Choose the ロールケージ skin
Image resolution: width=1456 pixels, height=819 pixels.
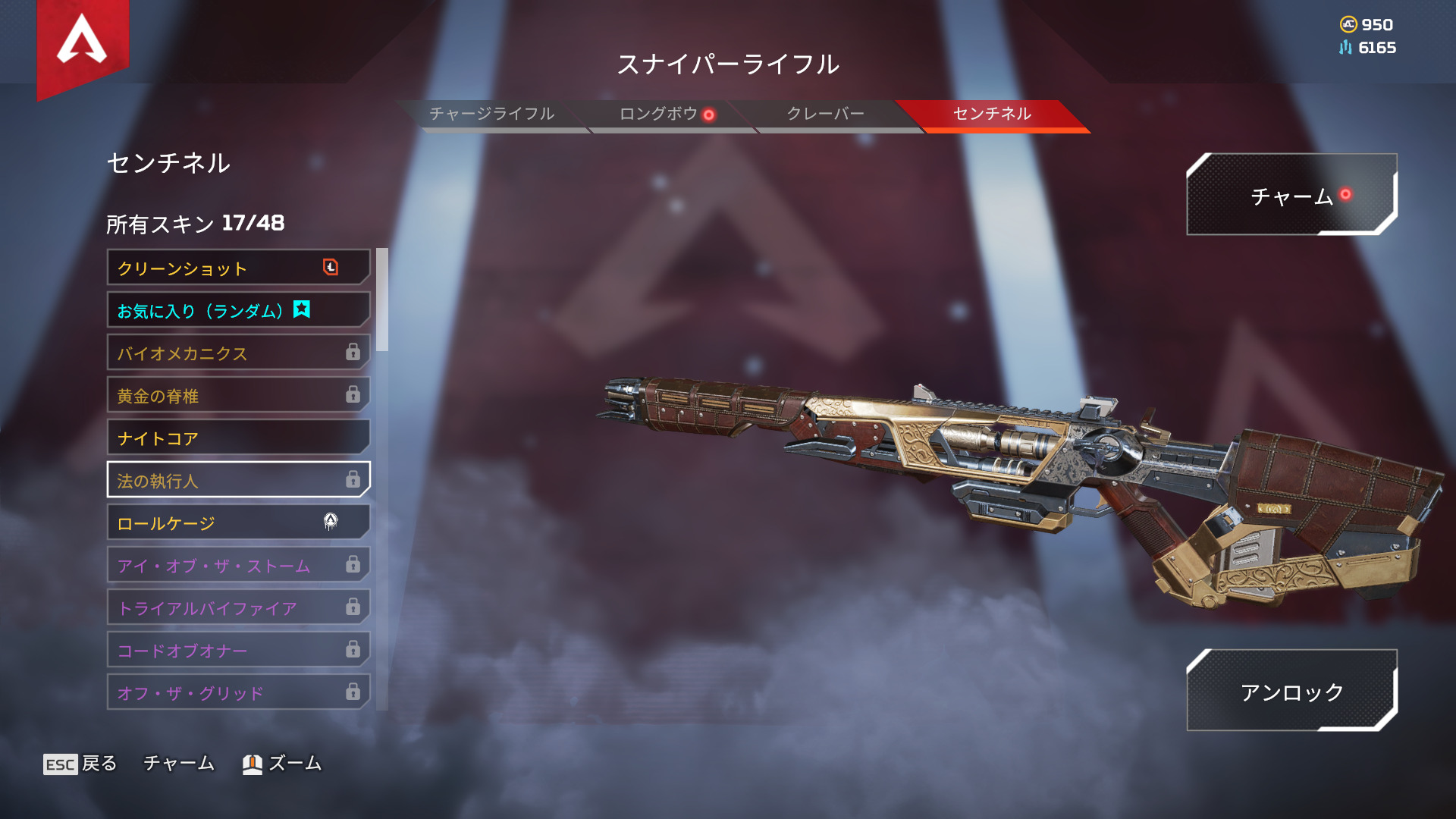coord(238,522)
